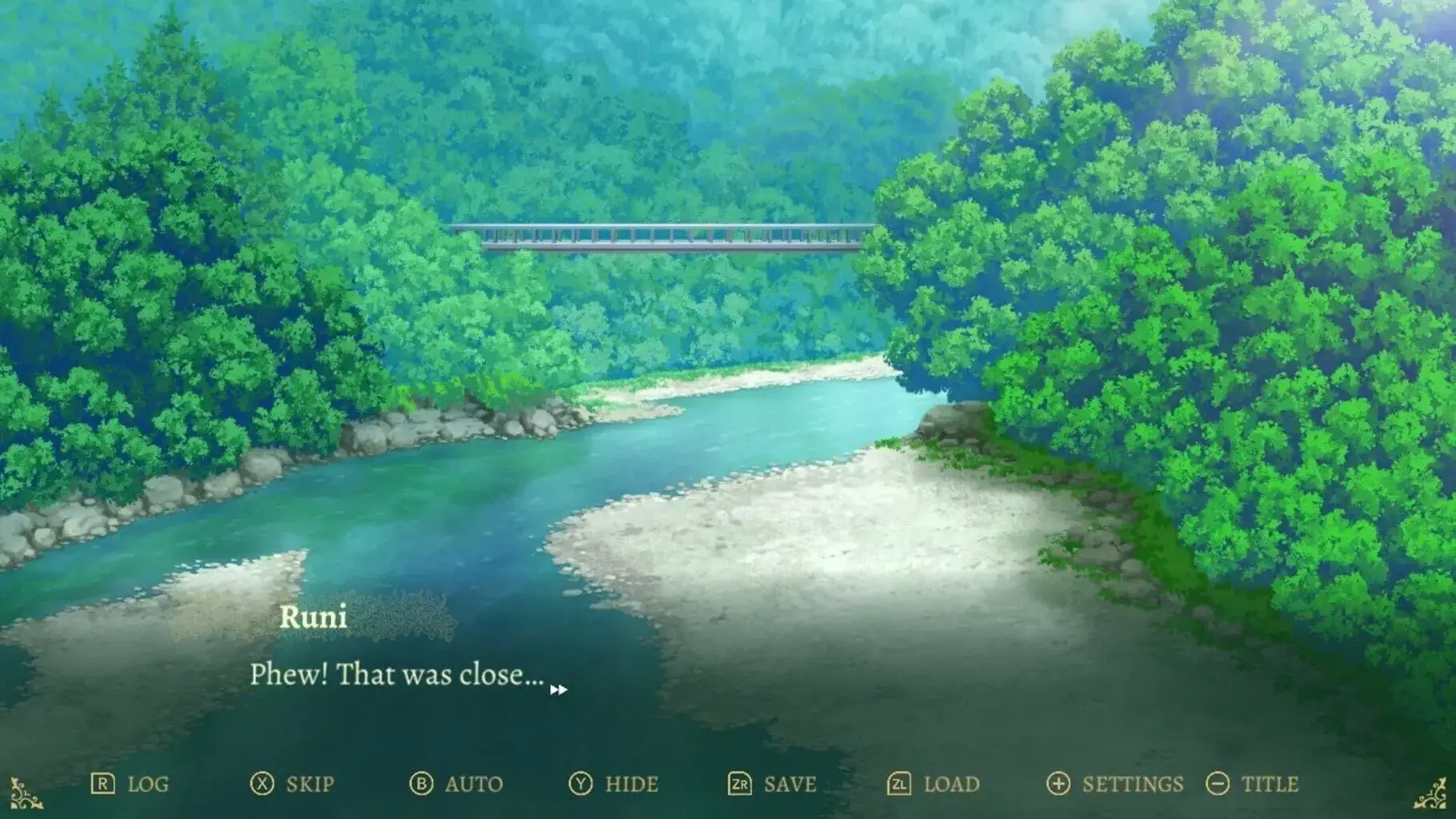Load a saved game

pos(933,784)
